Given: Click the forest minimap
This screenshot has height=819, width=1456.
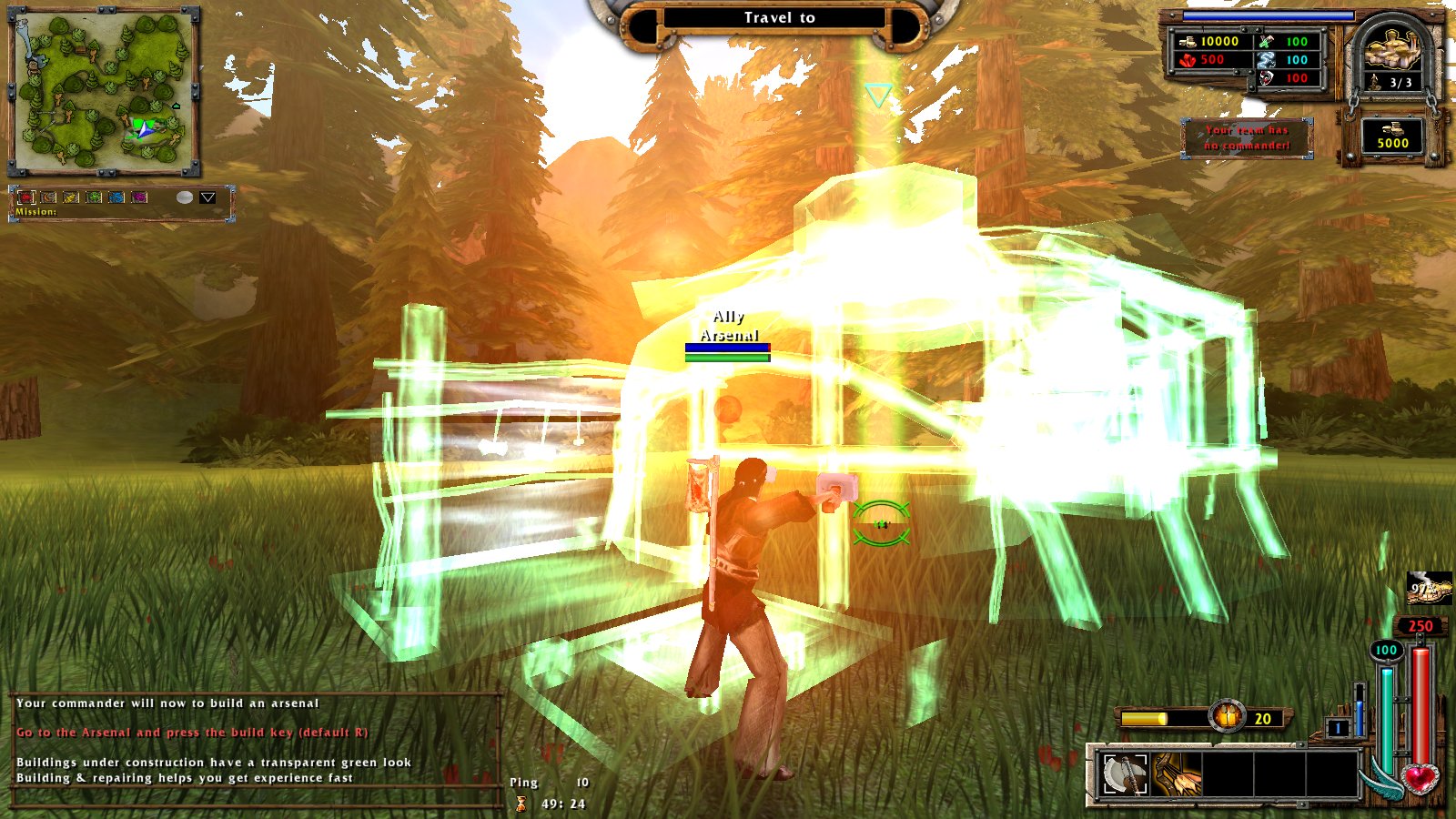Looking at the screenshot, I should click(104, 92).
